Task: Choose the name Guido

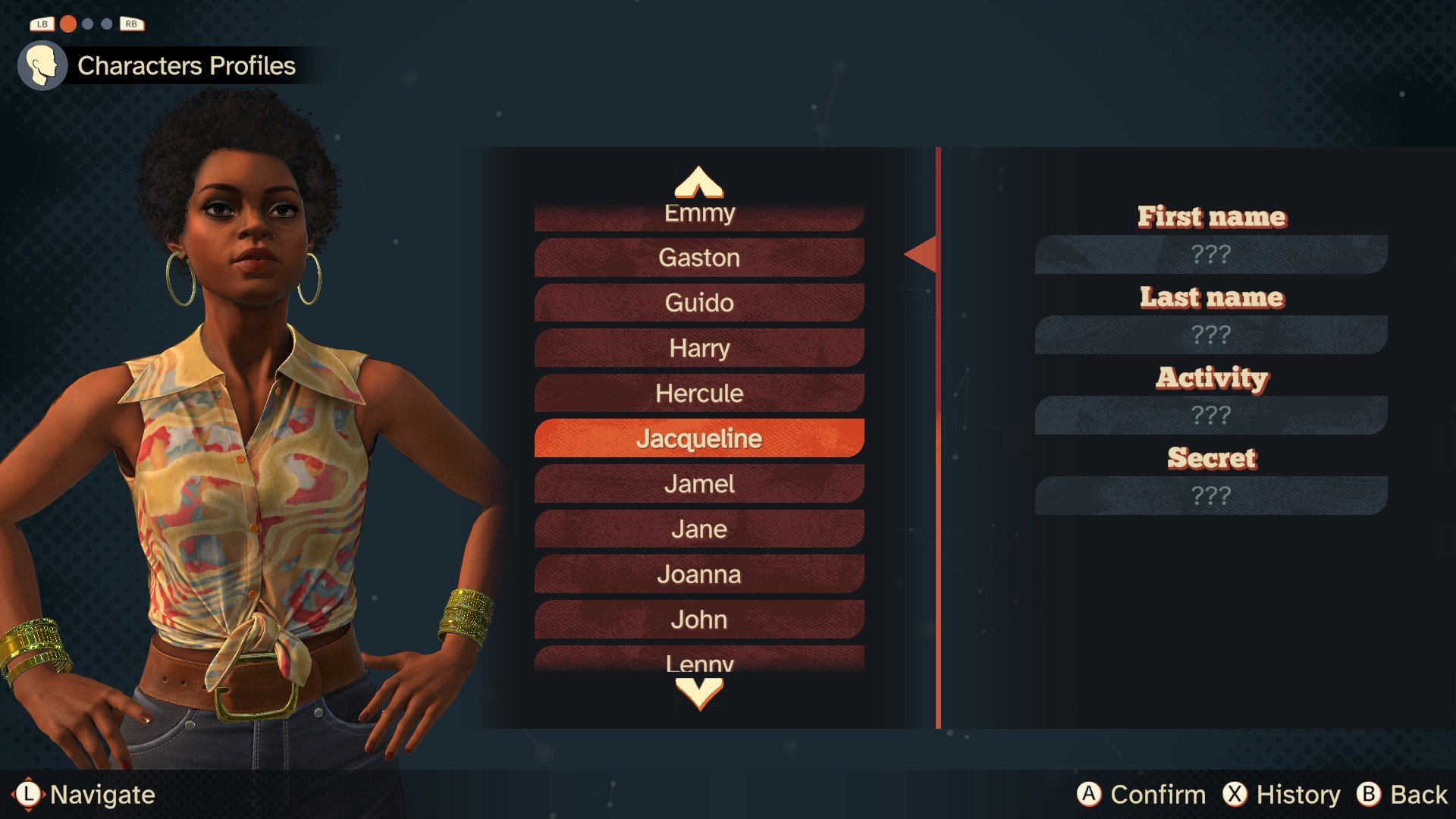Action: (x=698, y=303)
